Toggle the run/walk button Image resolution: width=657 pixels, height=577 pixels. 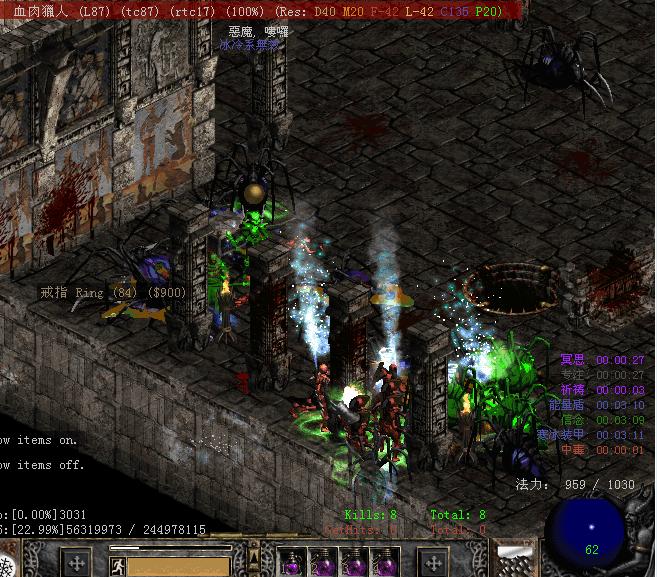[118, 566]
